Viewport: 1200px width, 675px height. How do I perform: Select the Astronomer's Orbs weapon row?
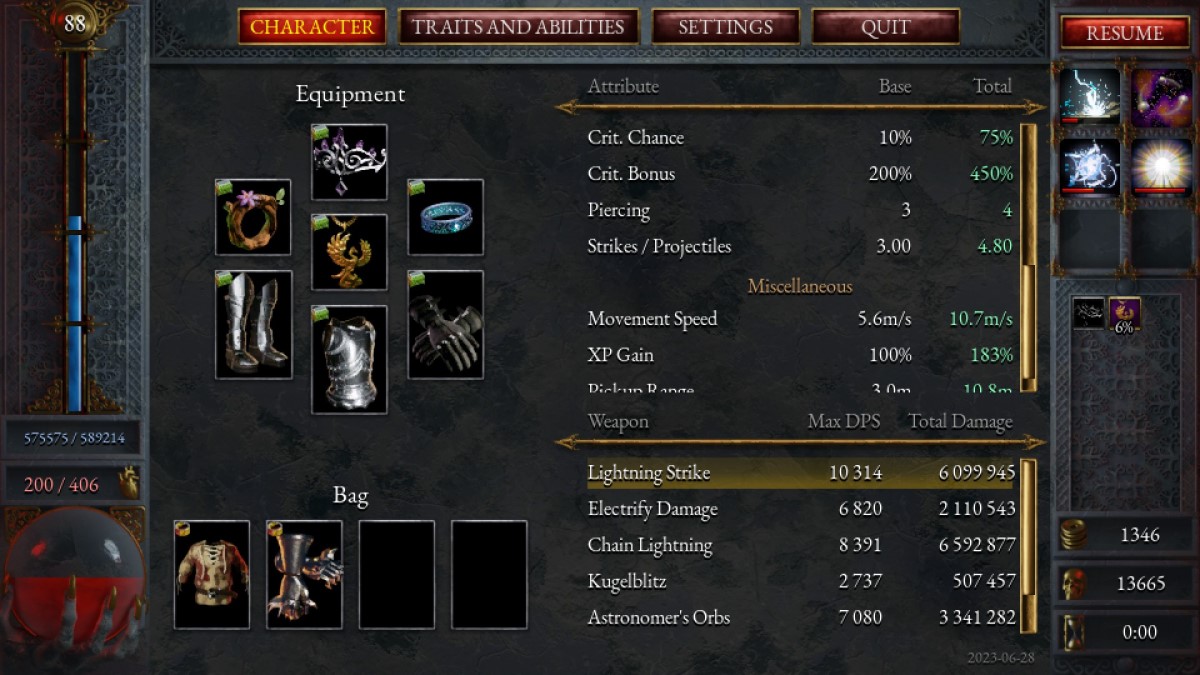point(800,617)
